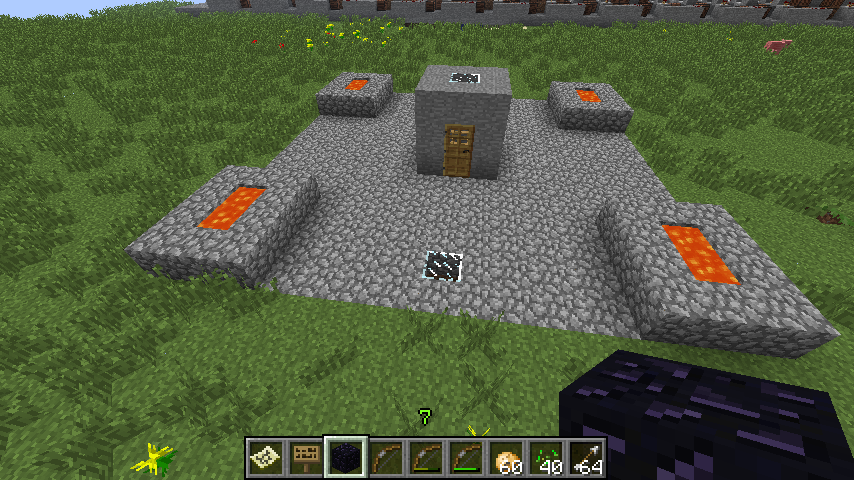Select the bow with green durability bar
854x480 pixels.
coord(467,458)
